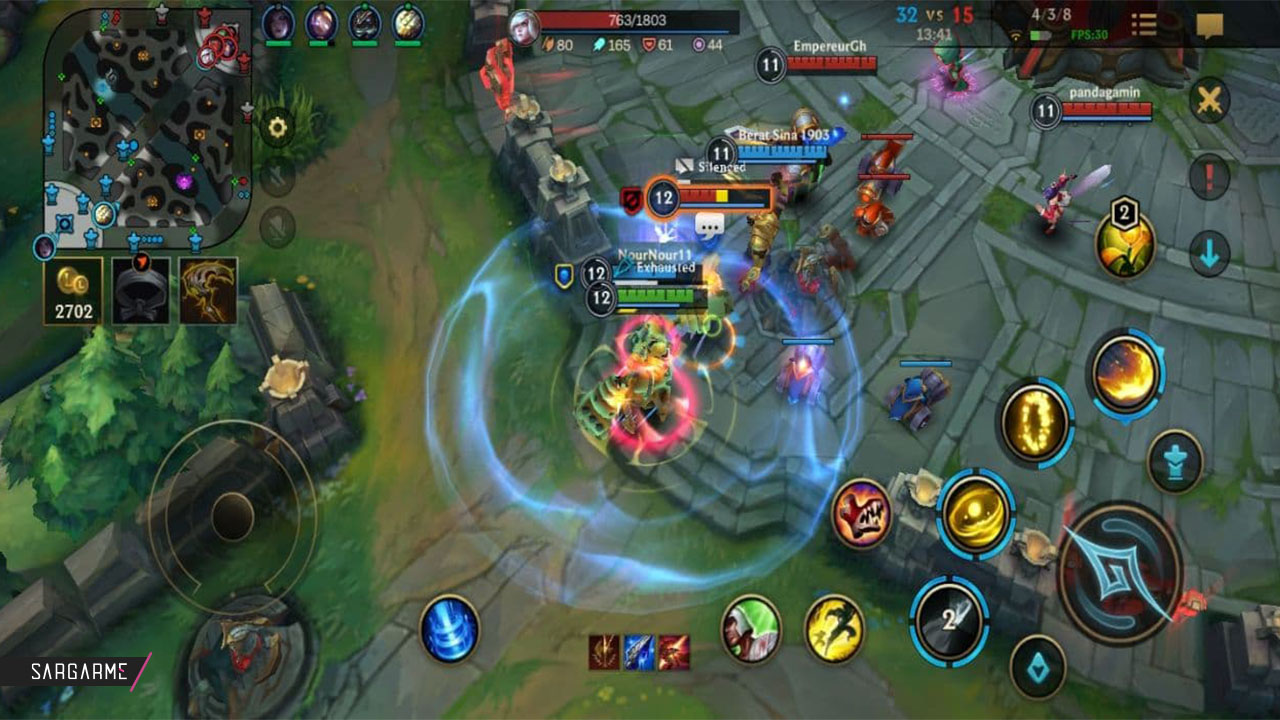Trigger the golden swirling orb ability
This screenshot has height=720, width=1280.
coord(976,513)
